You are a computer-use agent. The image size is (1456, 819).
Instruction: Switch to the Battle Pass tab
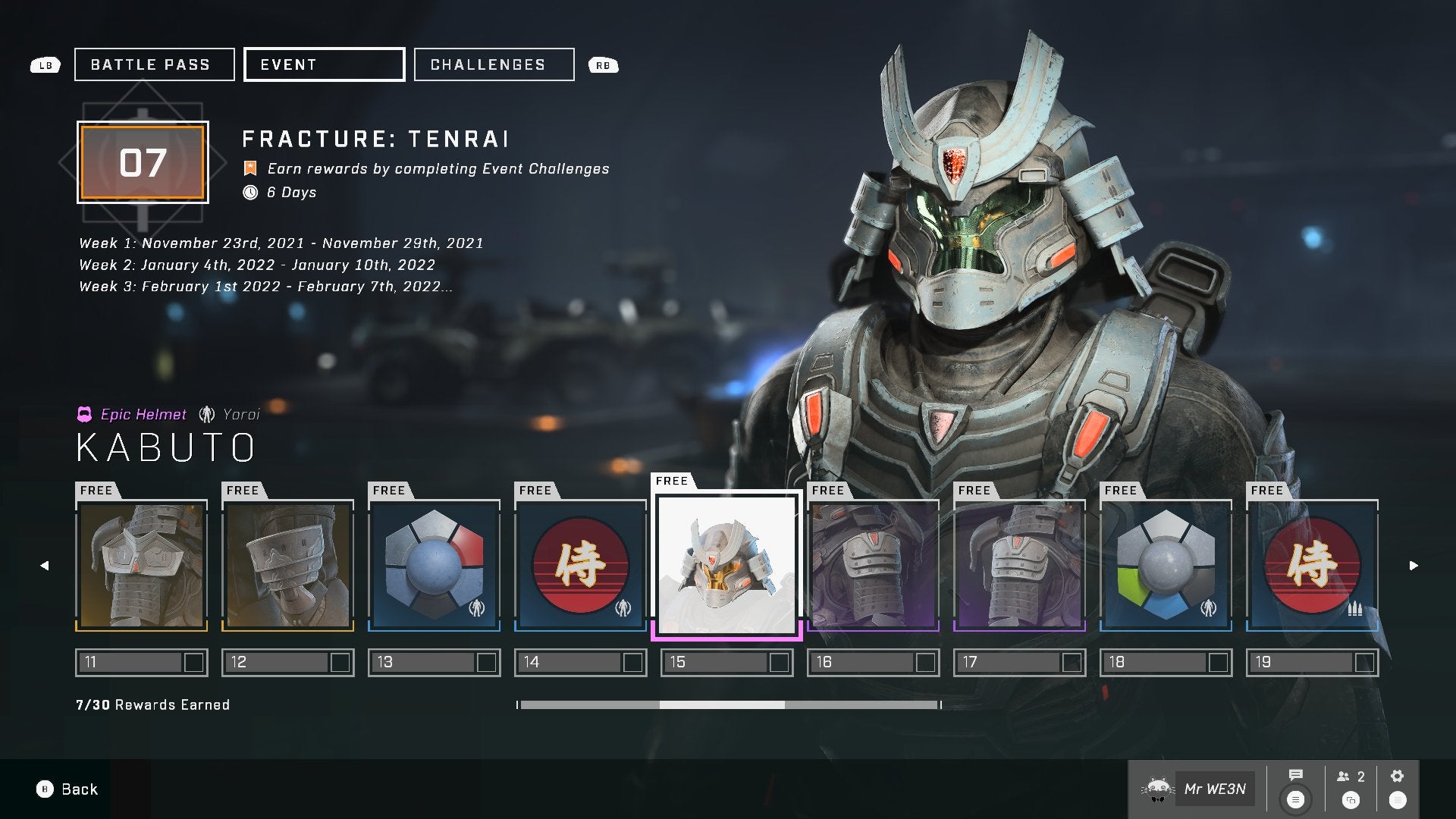coord(153,64)
